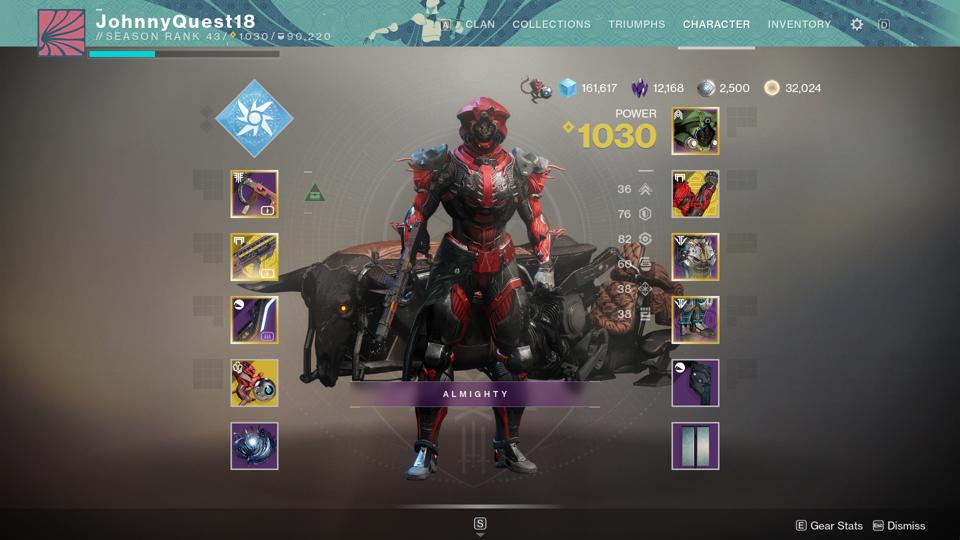Inspect the clan banner slot
The height and width of the screenshot is (540, 960).
click(x=695, y=446)
